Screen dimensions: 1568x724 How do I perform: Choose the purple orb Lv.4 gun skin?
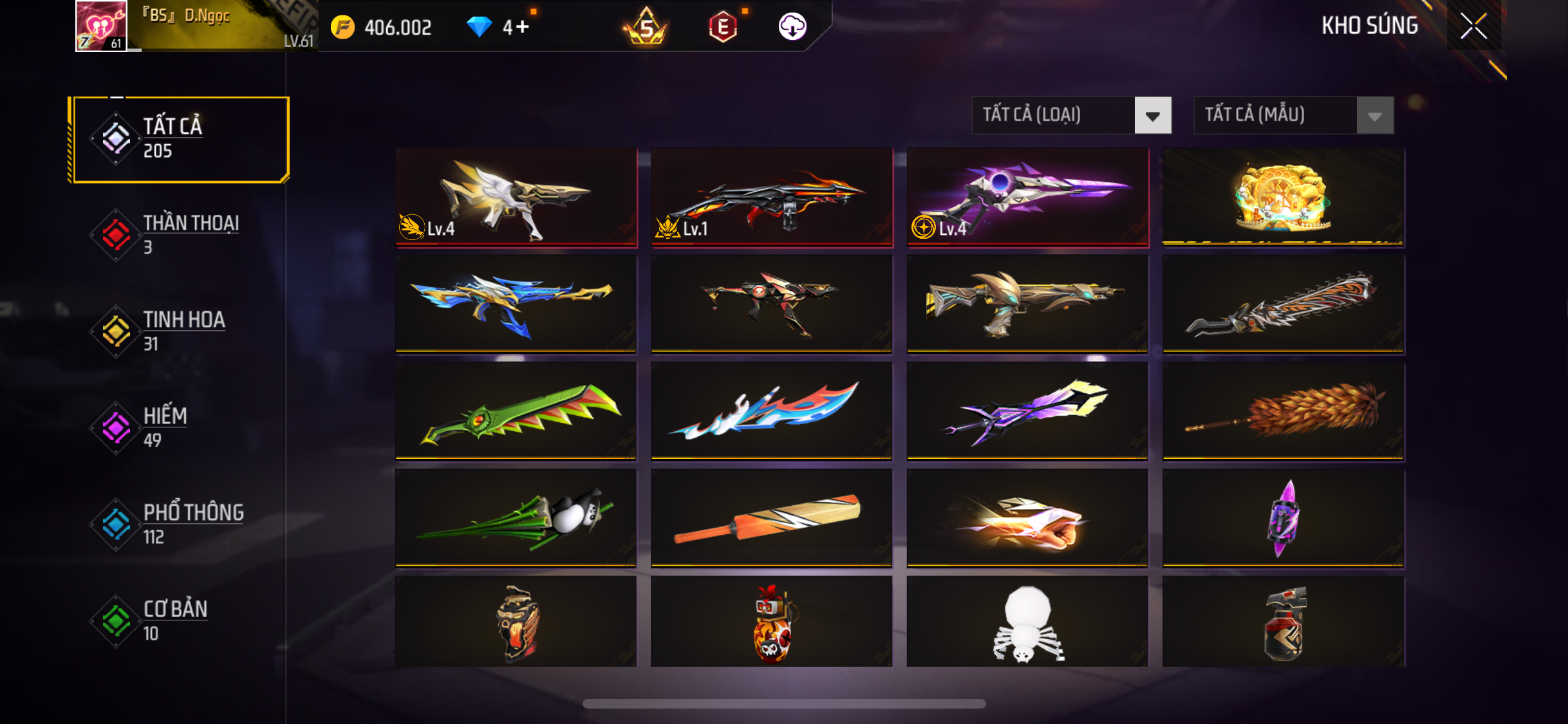pos(1027,197)
